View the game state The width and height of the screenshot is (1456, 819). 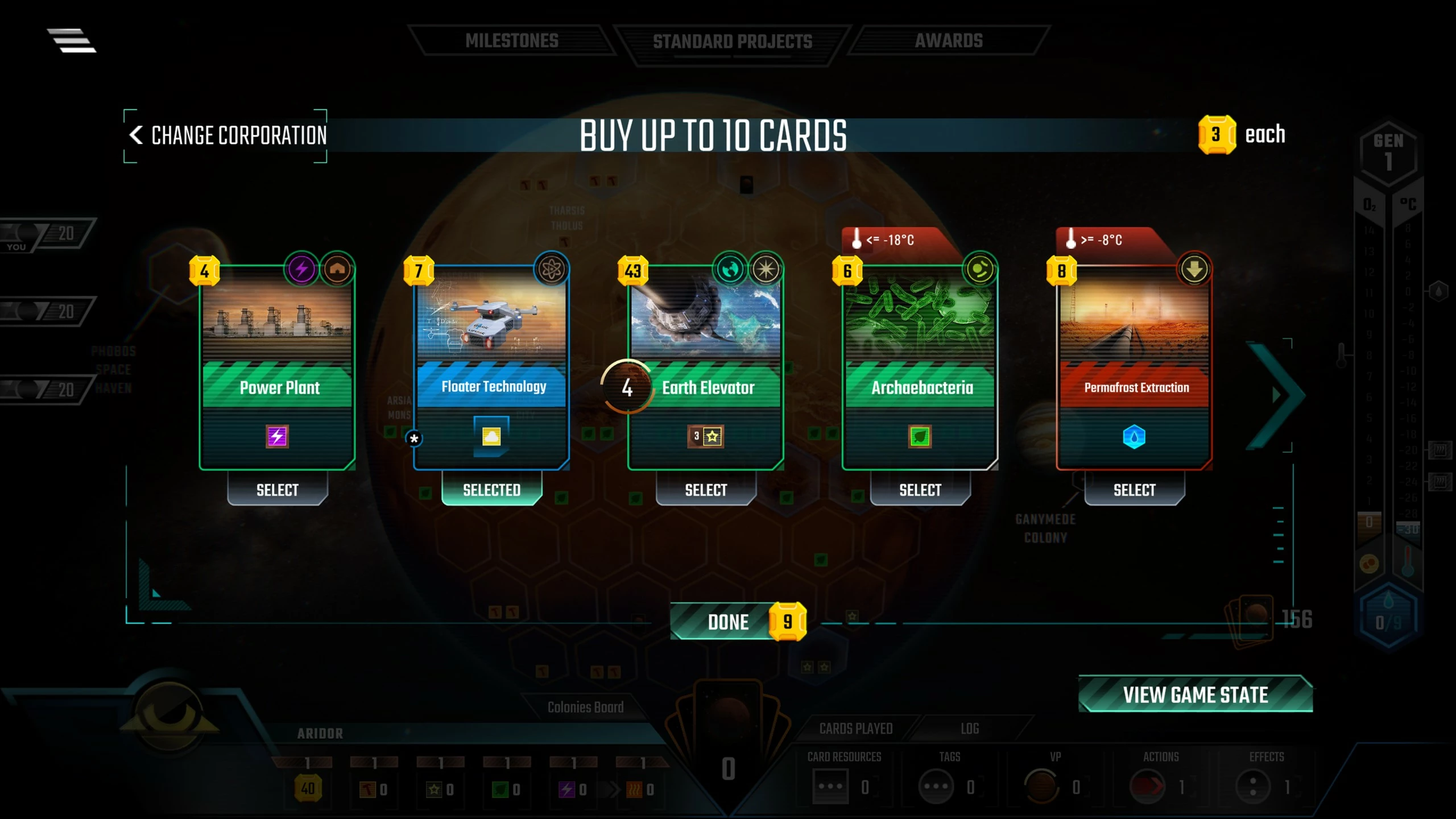(1196, 695)
